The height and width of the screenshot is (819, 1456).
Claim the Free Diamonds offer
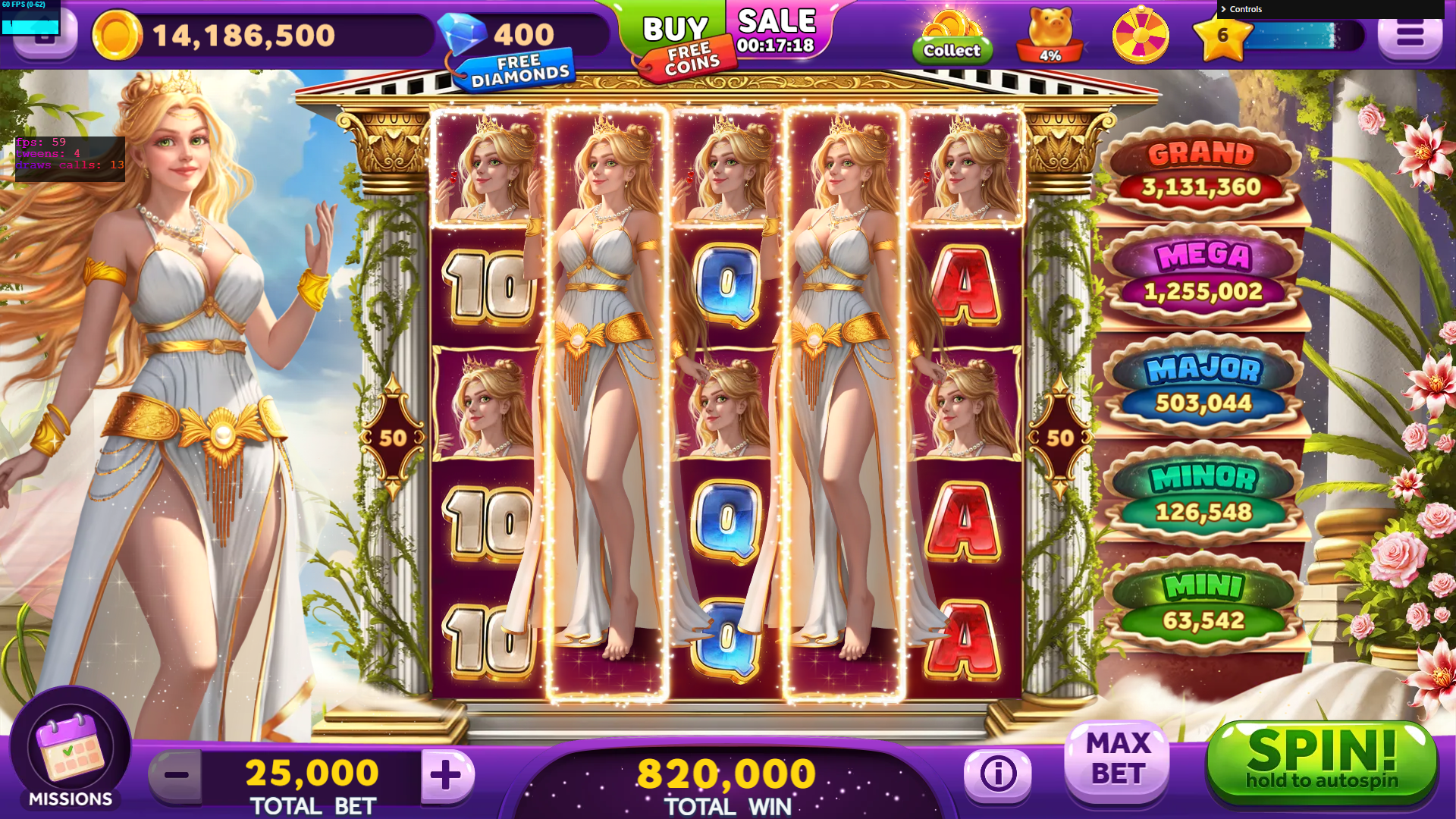[x=519, y=70]
